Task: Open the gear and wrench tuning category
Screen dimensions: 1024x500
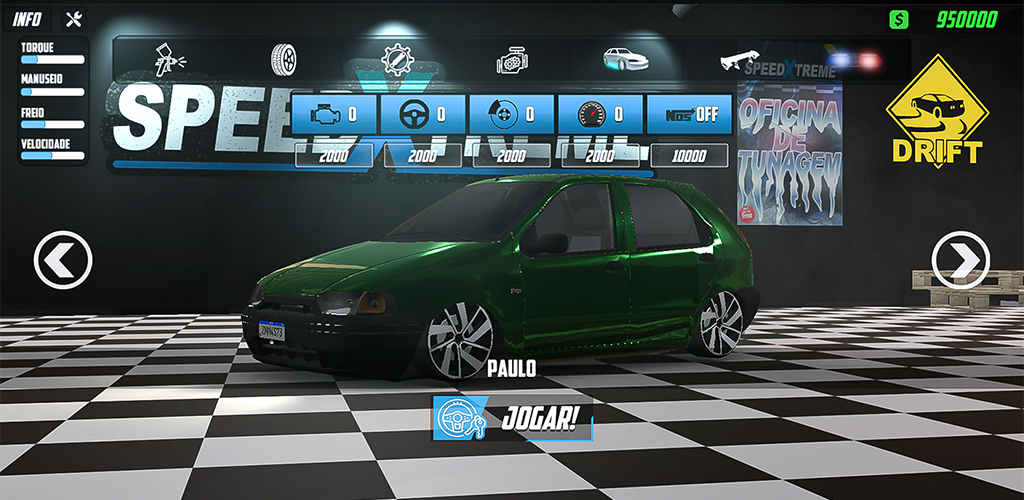Action: tap(398, 59)
